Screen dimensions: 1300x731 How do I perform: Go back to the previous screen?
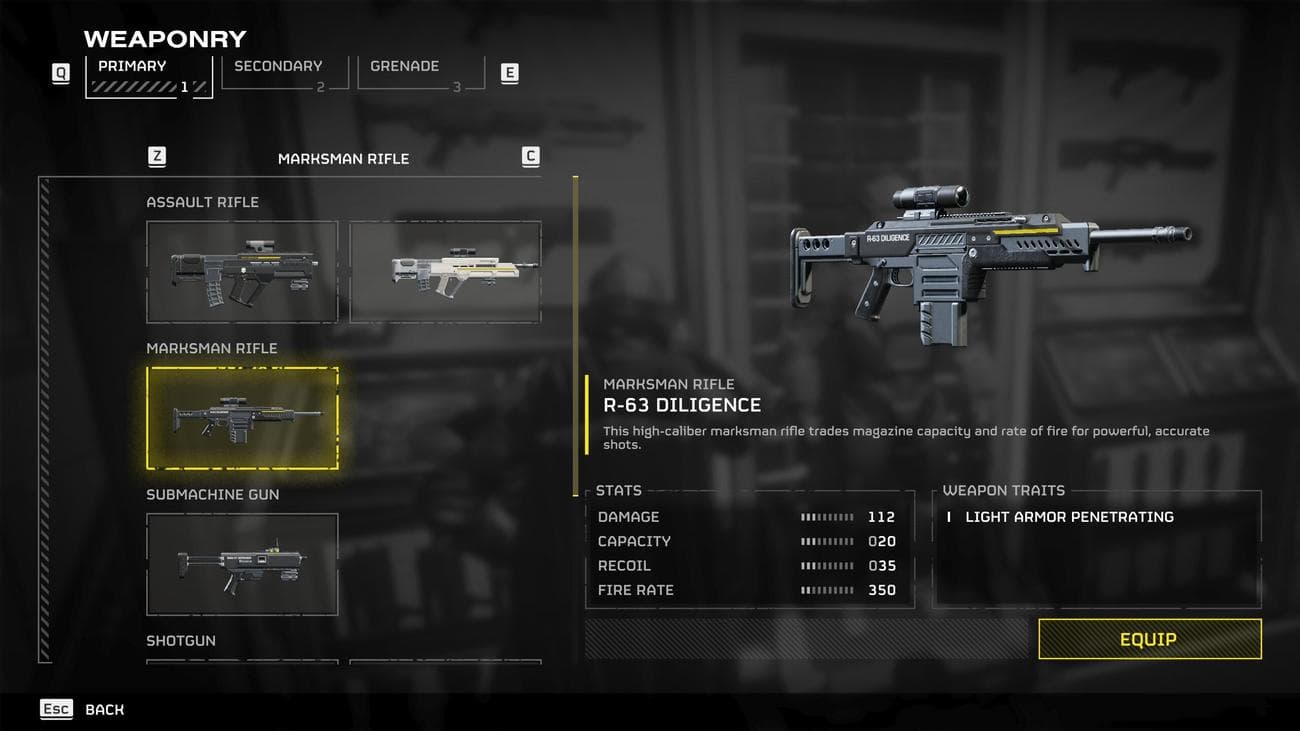[83, 709]
